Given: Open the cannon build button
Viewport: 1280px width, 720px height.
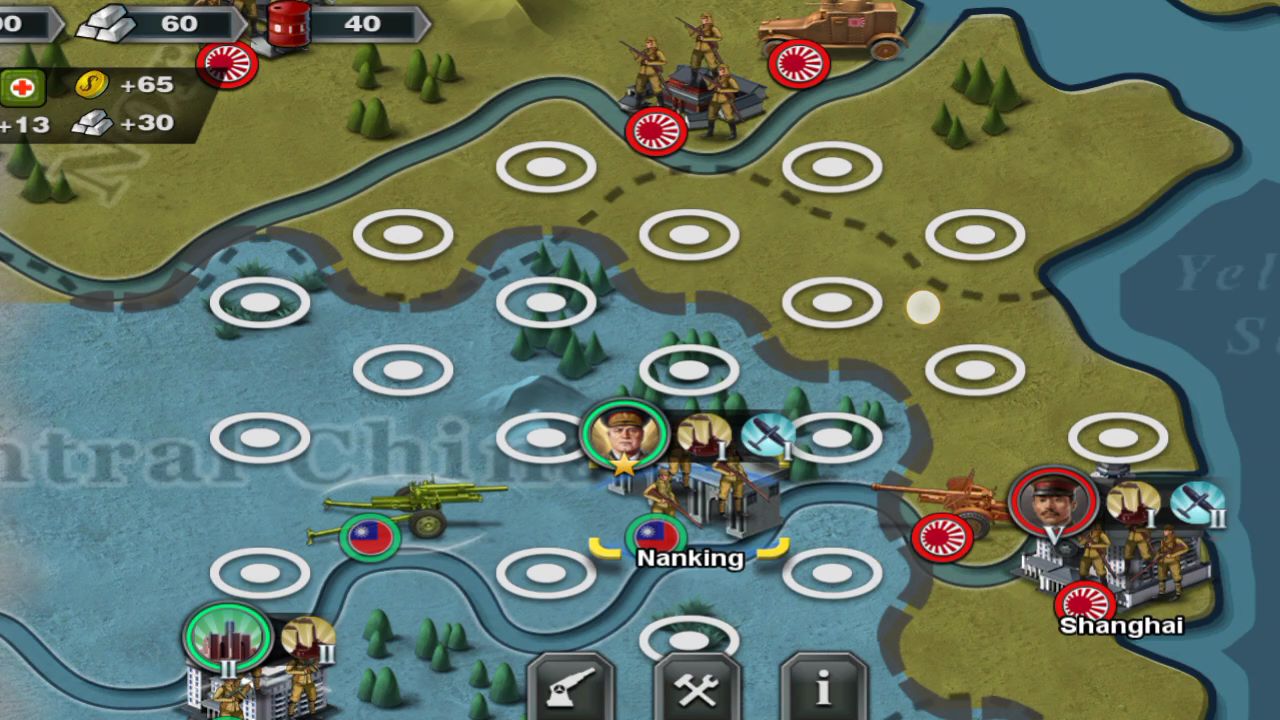Looking at the screenshot, I should pos(571,688).
